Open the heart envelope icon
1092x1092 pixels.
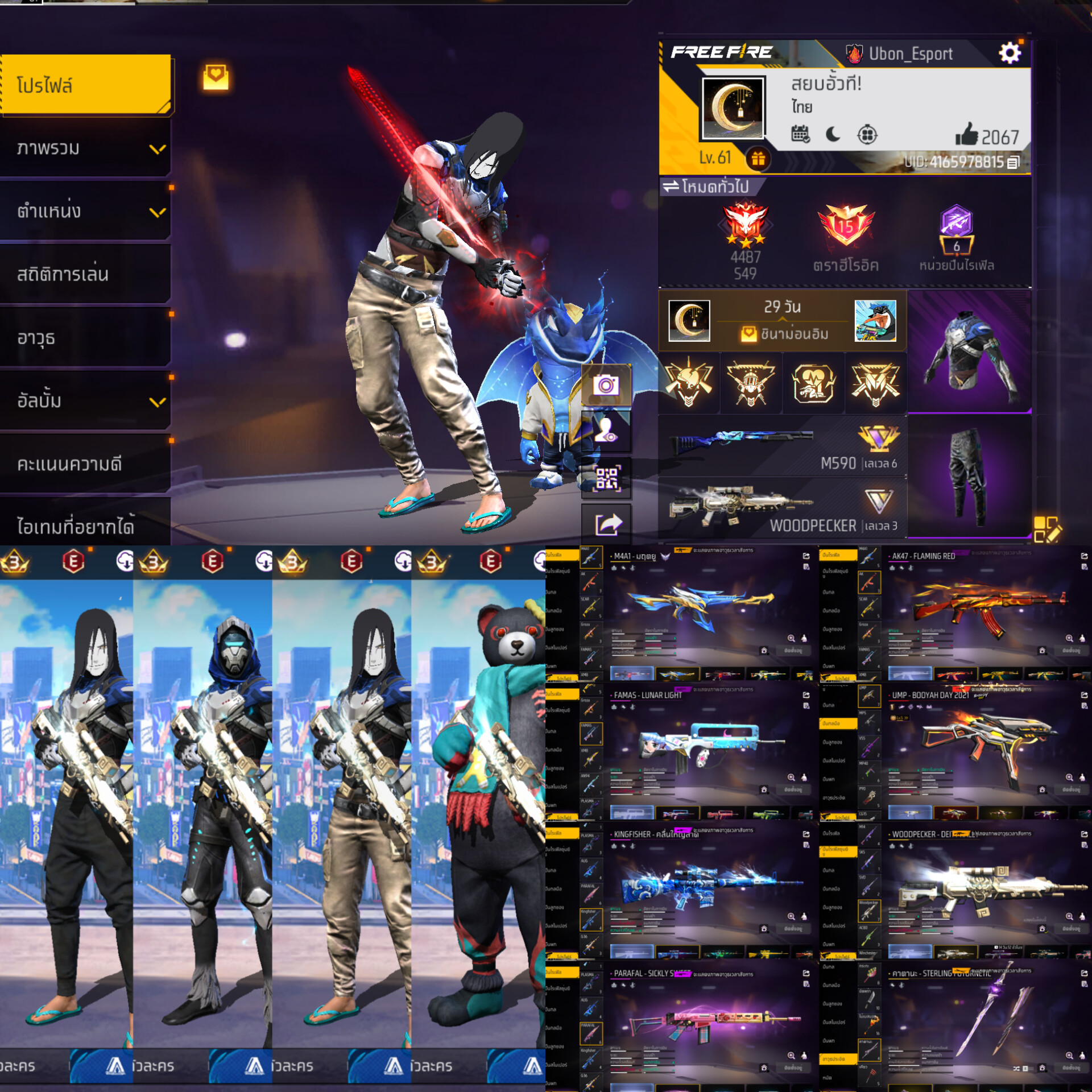coord(216,77)
